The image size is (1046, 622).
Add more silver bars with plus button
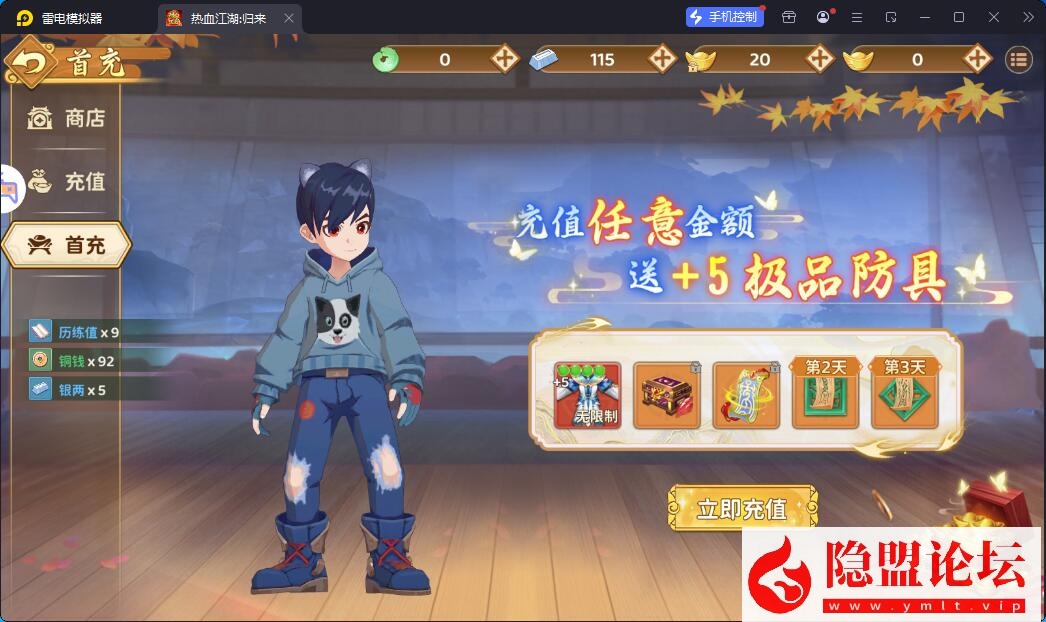pyautogui.click(x=662, y=59)
